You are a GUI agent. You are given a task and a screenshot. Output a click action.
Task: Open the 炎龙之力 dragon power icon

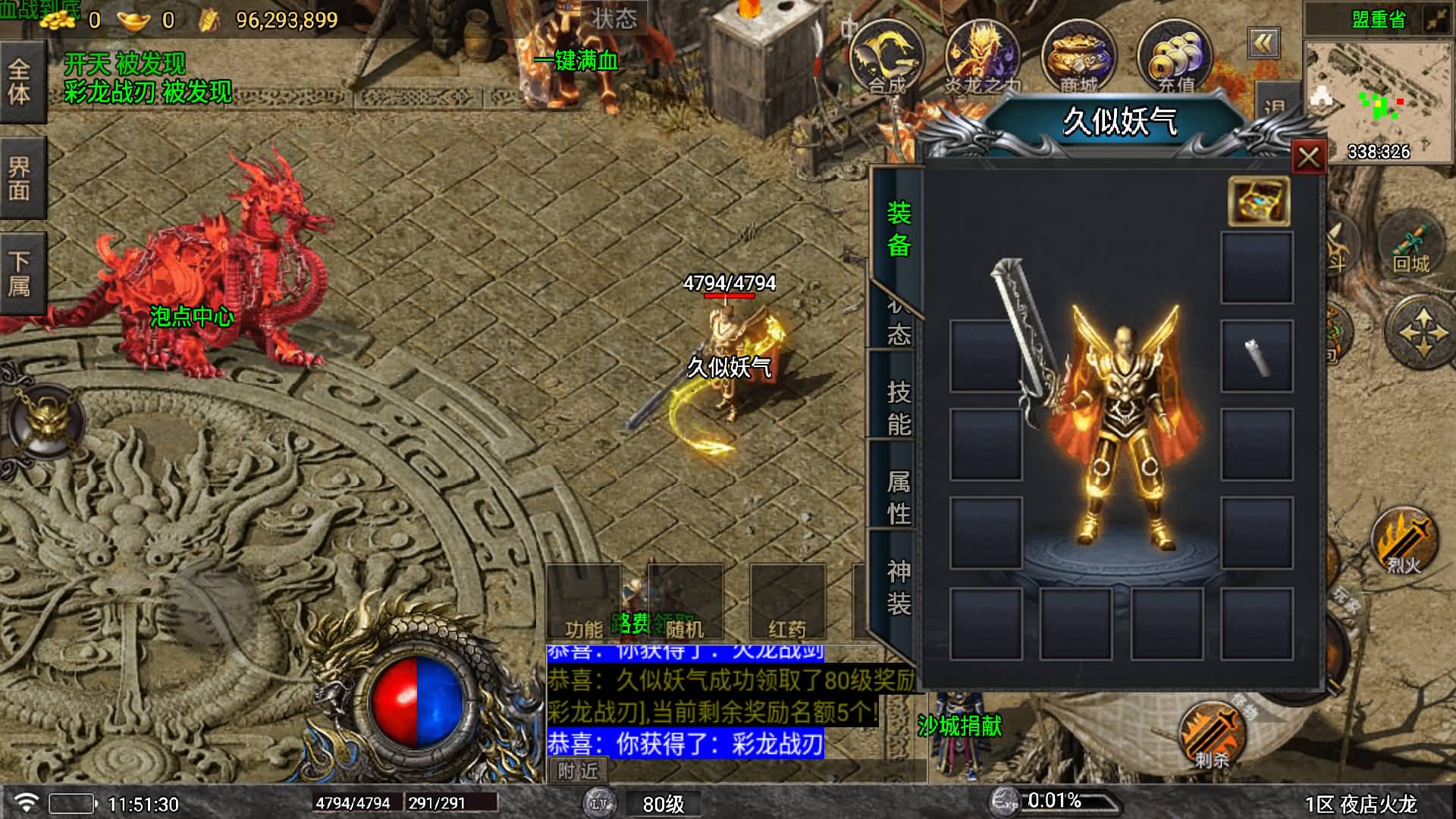coord(982,58)
